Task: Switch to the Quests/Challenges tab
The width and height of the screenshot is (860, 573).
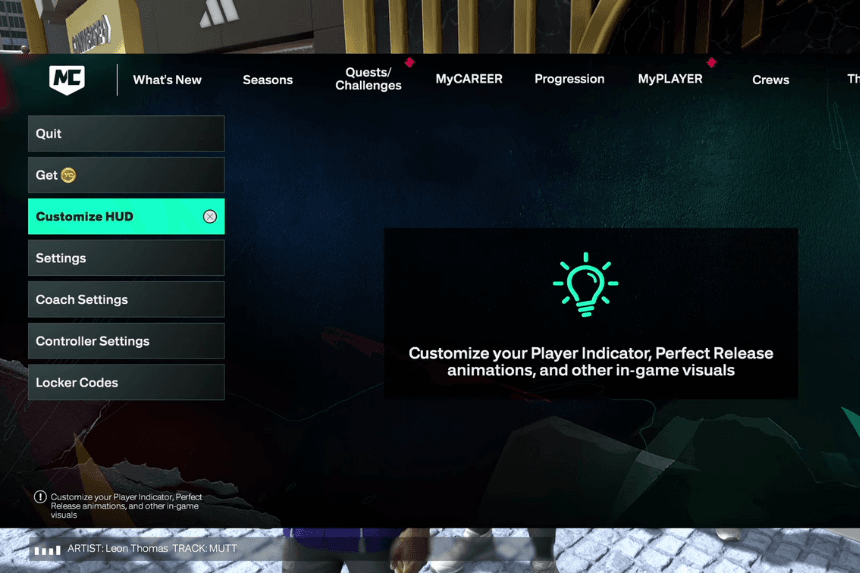Action: [368, 79]
